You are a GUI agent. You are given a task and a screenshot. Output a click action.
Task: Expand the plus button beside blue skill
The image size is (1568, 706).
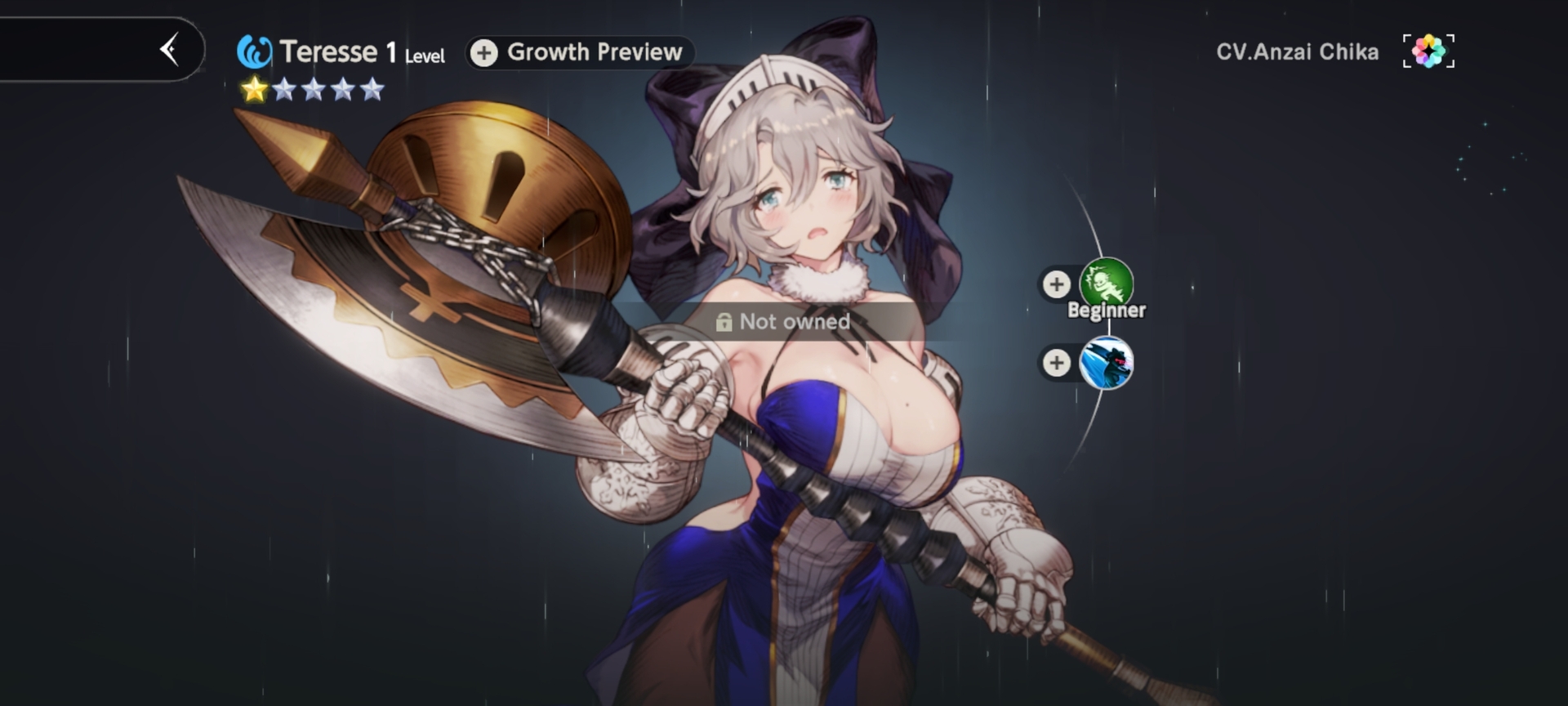(x=1056, y=363)
